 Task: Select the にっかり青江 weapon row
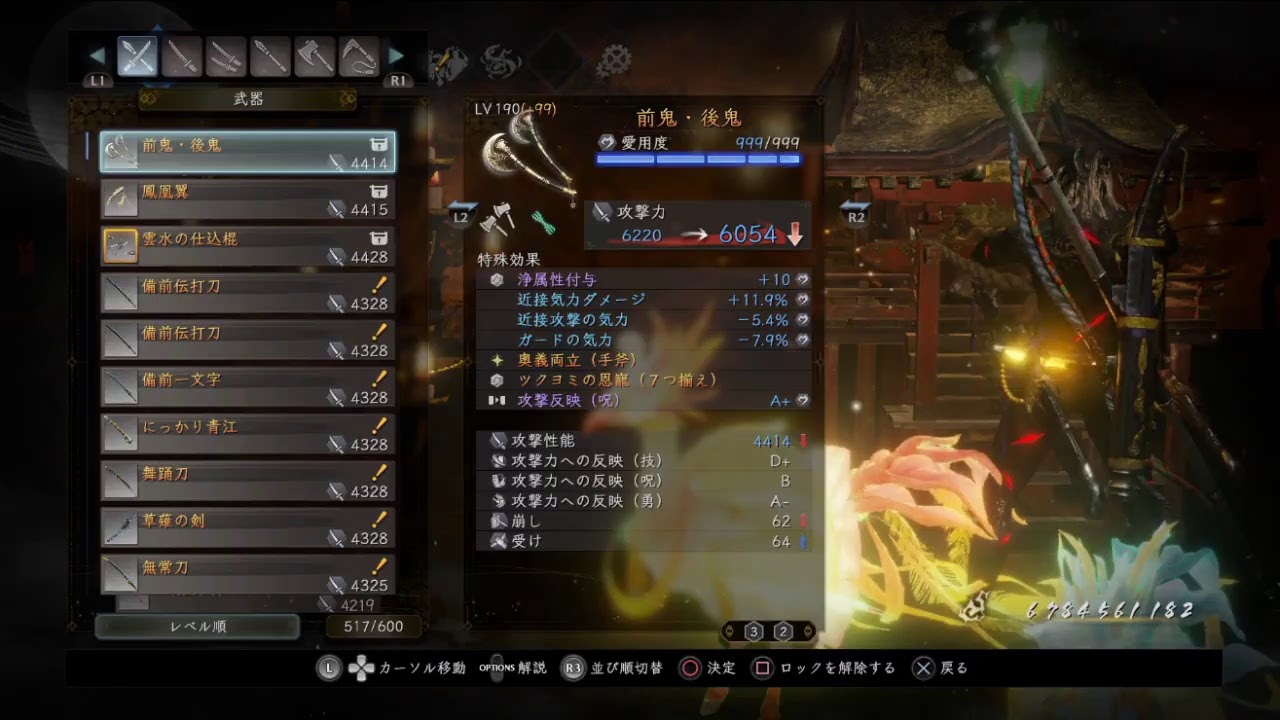pyautogui.click(x=247, y=434)
